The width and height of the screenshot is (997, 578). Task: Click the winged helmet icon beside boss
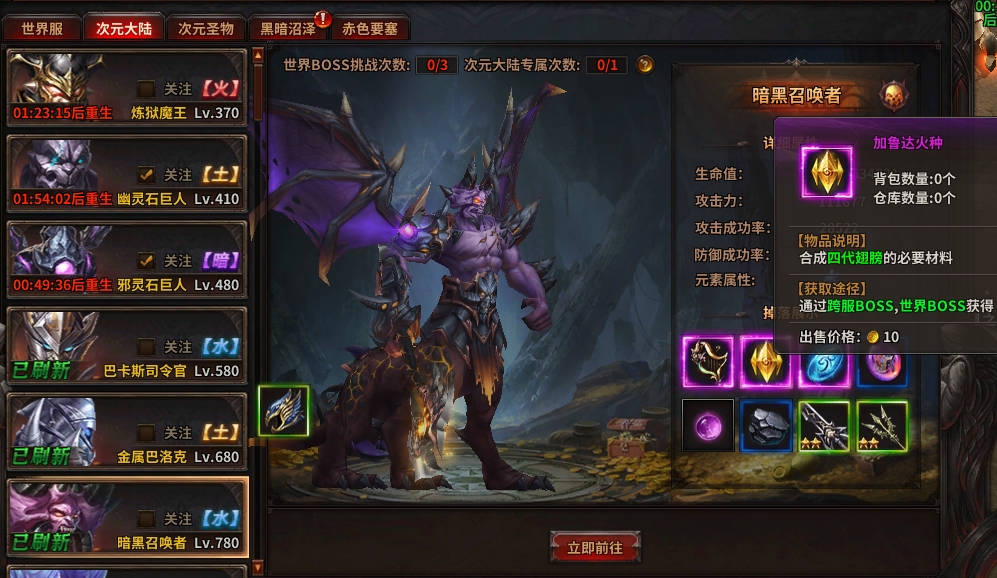(x=284, y=411)
